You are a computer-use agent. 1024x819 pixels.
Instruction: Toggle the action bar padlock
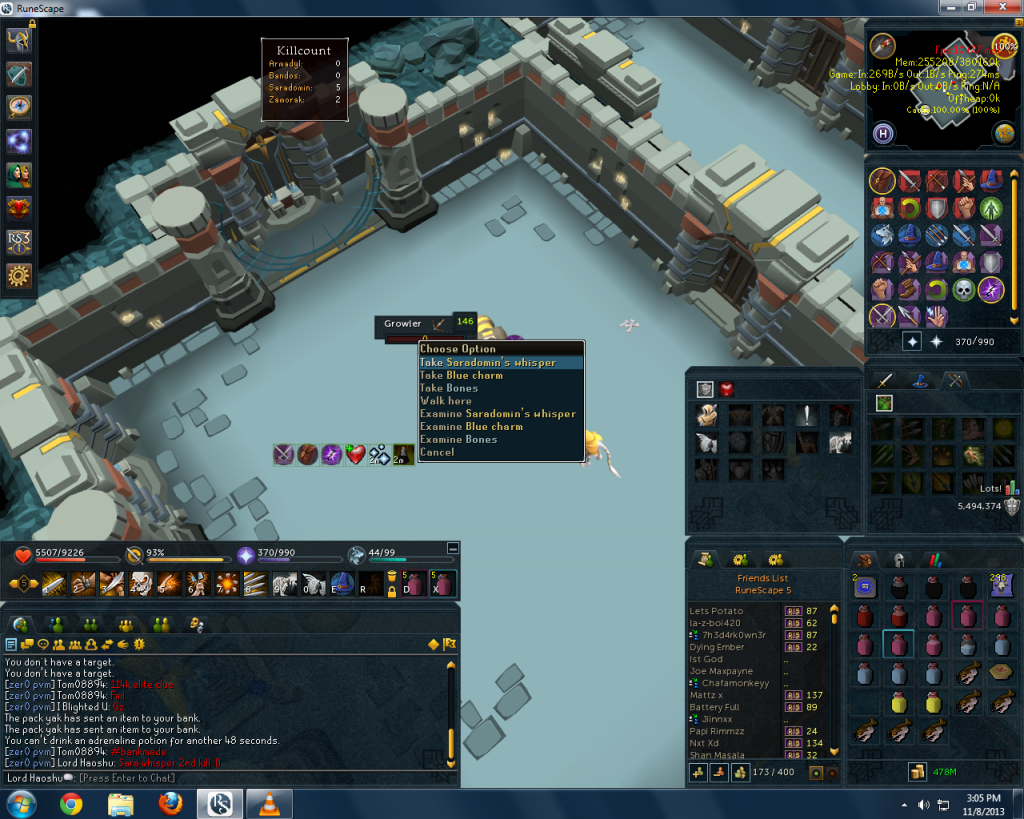coord(391,590)
